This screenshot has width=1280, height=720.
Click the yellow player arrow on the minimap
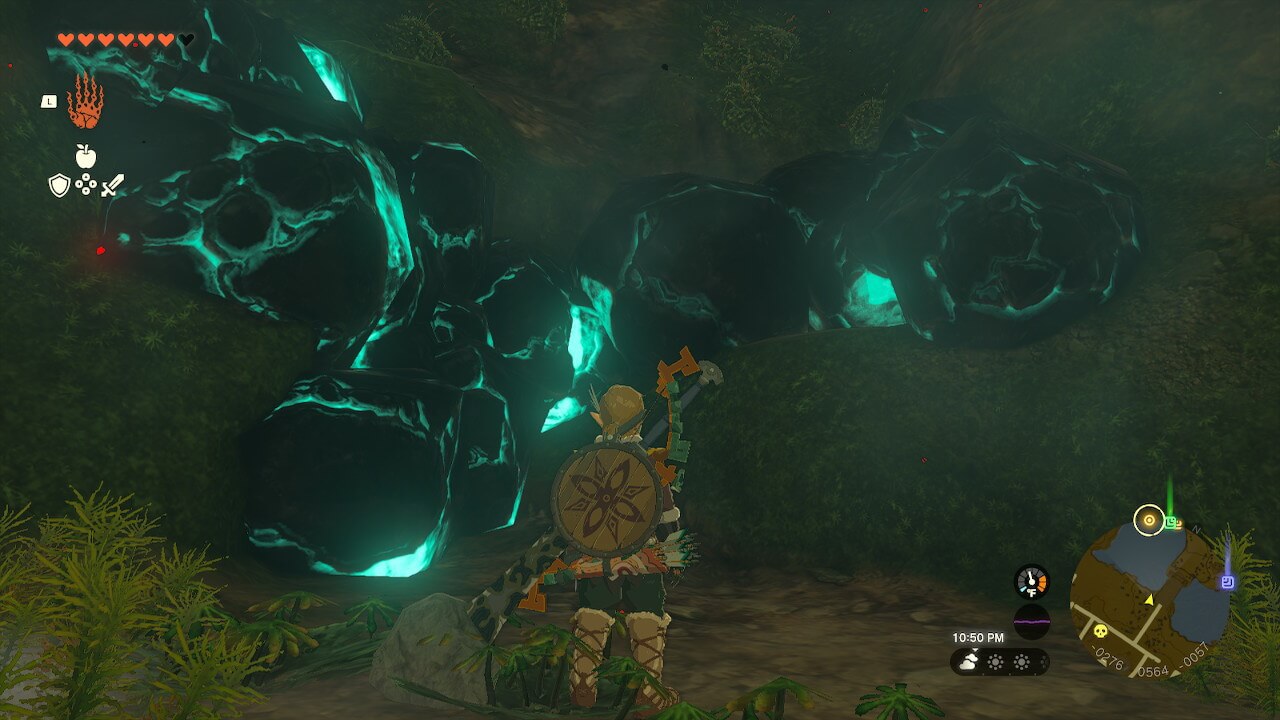(x=1148, y=599)
